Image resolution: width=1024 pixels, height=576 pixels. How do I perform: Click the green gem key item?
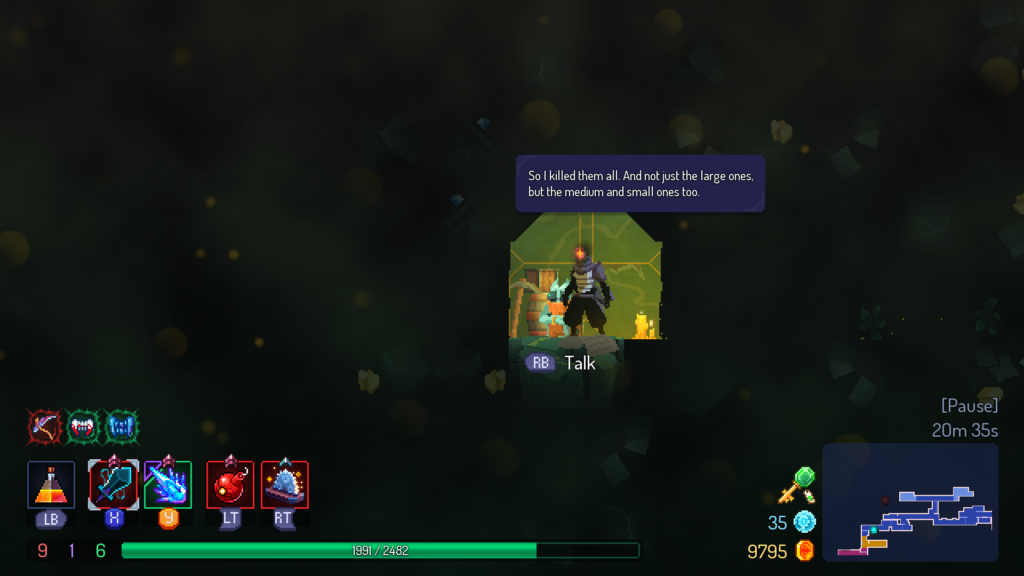coord(798,485)
